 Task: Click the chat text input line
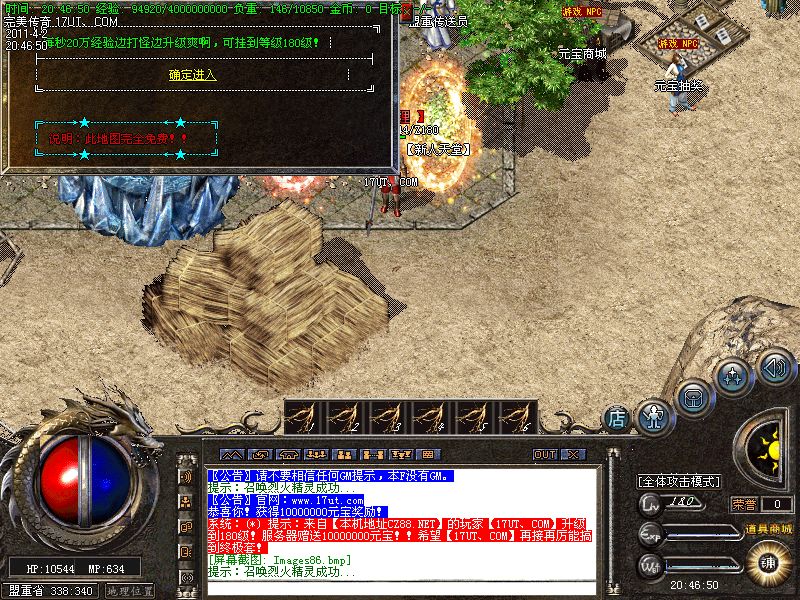tap(400, 589)
